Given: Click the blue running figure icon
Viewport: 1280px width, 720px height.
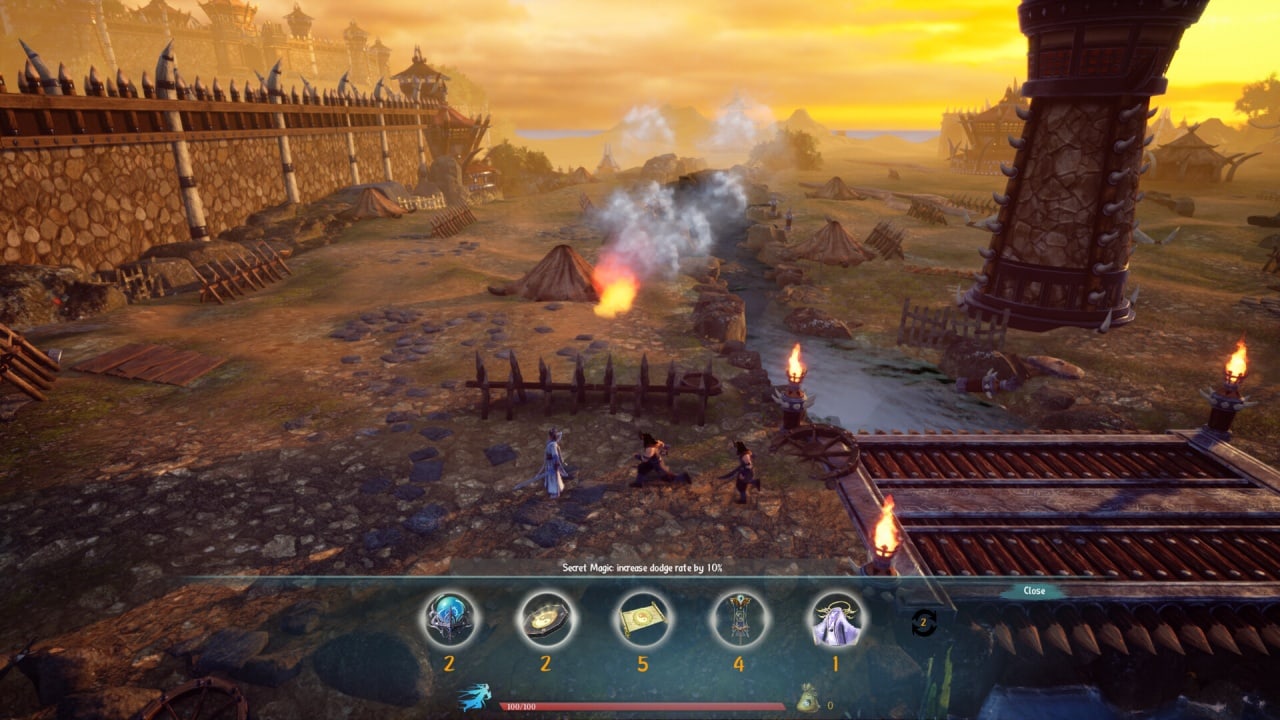Looking at the screenshot, I should point(474,697).
